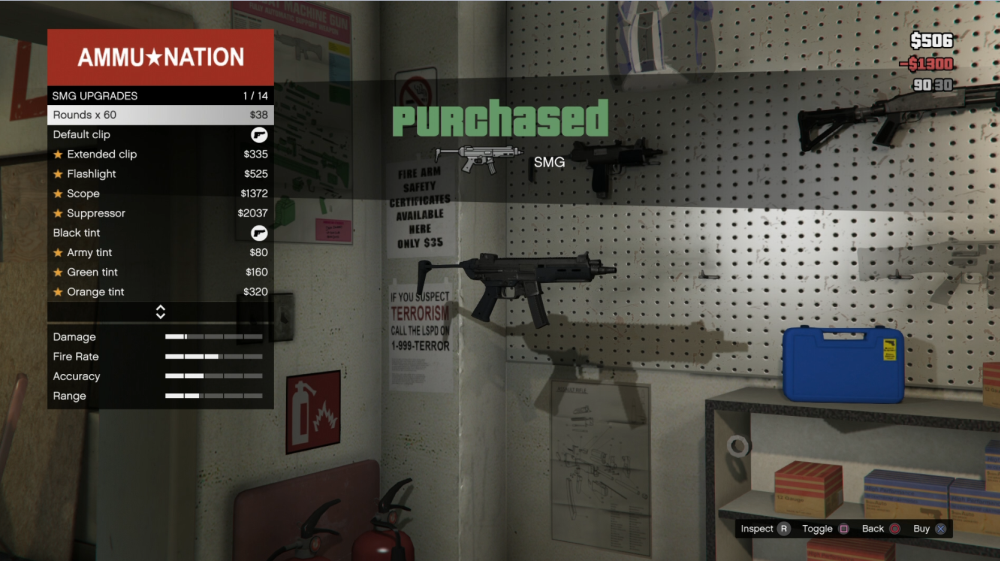Apply the Army tint

pos(160,253)
